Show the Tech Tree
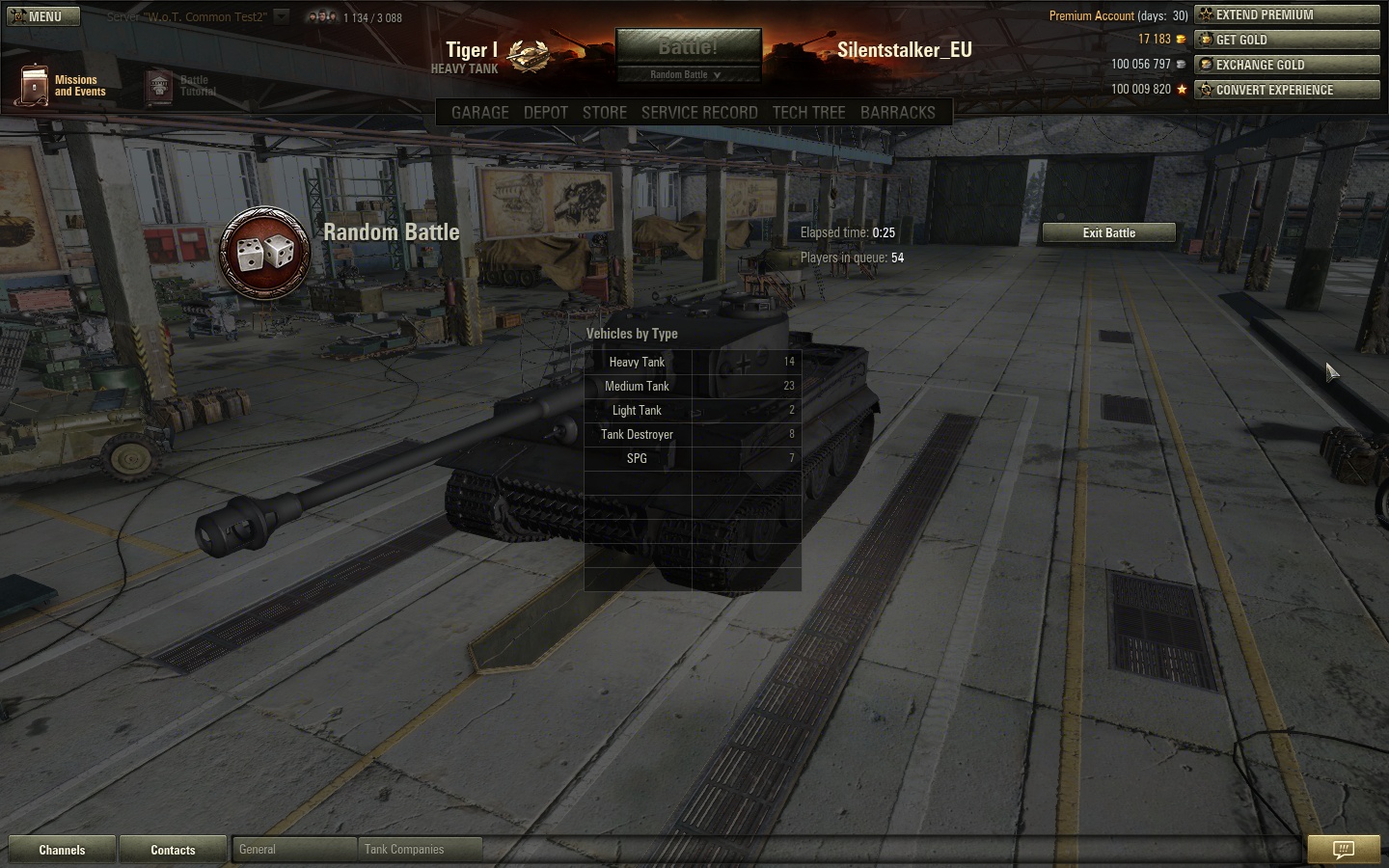Viewport: 1389px width, 868px height. 808,112
